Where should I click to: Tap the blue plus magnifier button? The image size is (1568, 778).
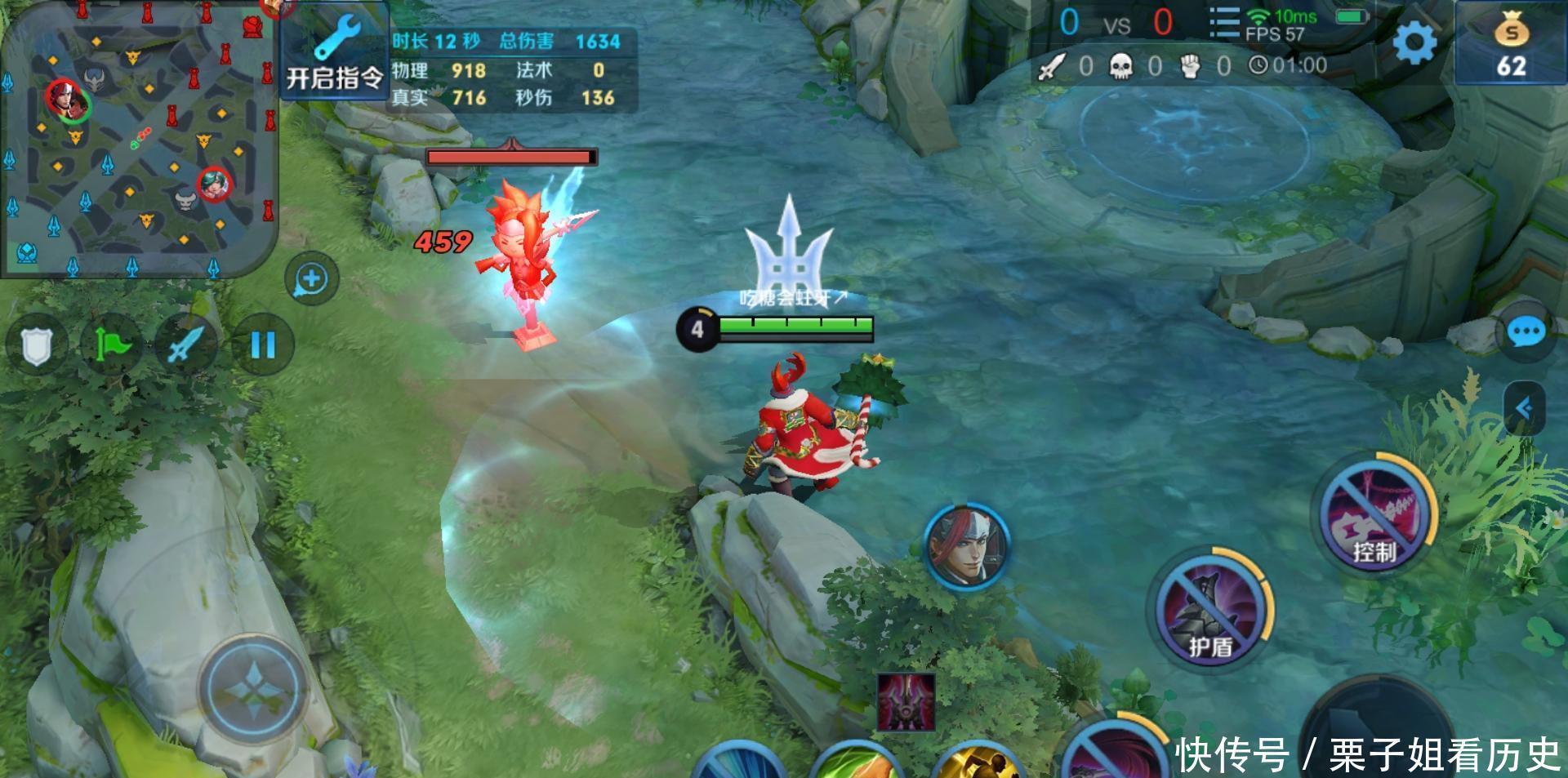tap(311, 279)
